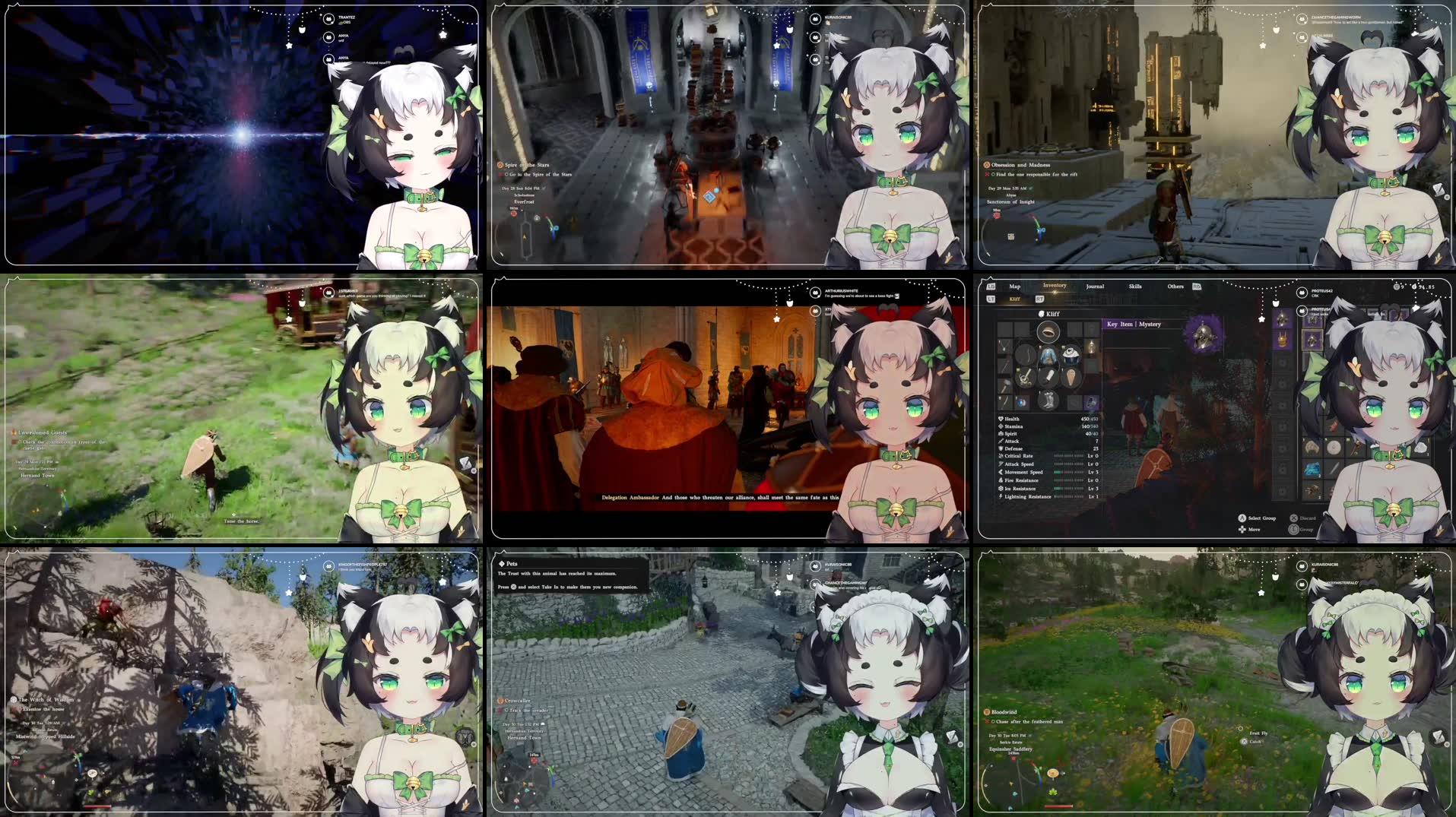Open the Skills tab in the menu
The image size is (1456, 817).
click(x=1135, y=287)
